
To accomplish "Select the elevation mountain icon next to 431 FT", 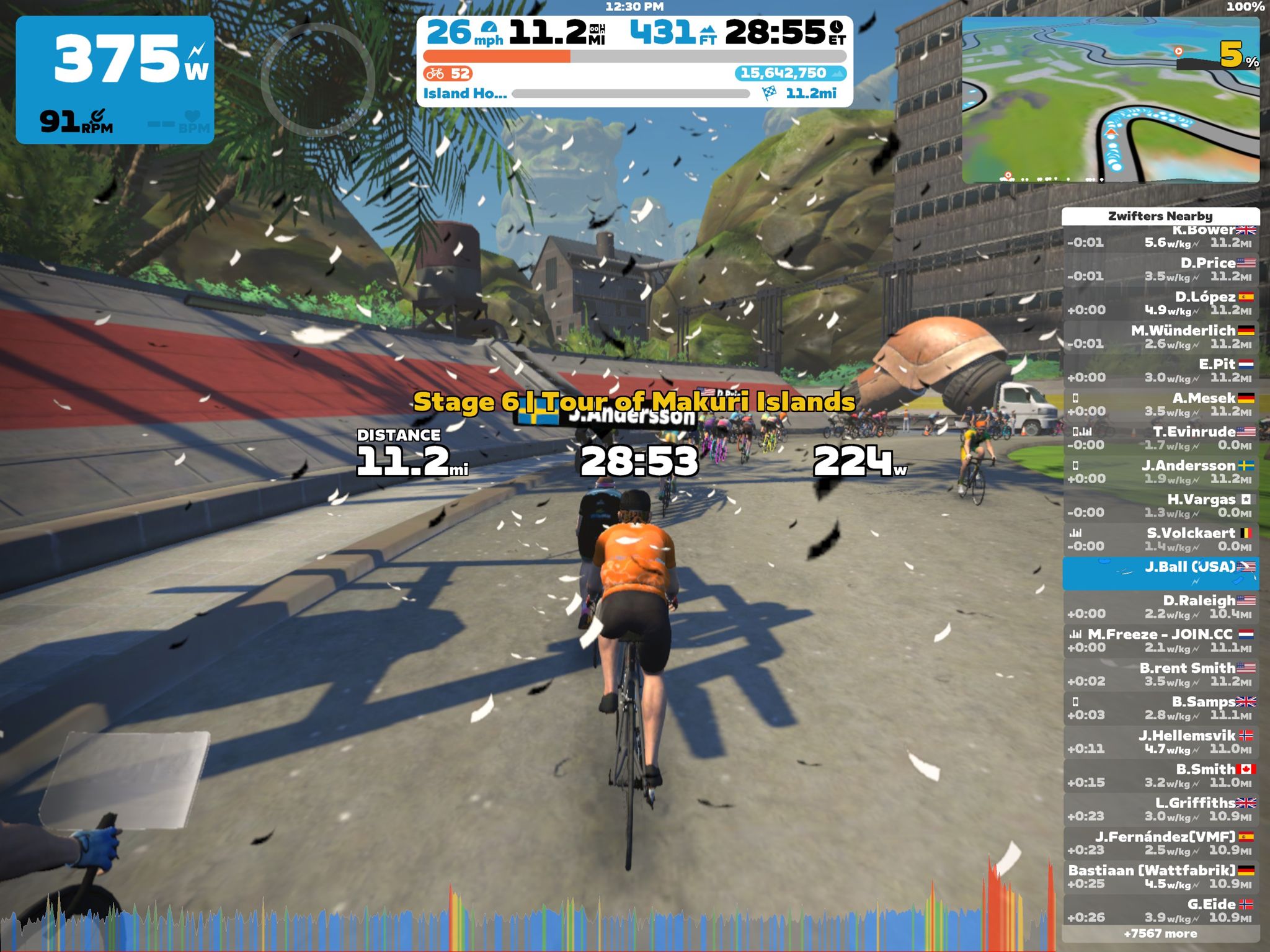I will pos(708,31).
